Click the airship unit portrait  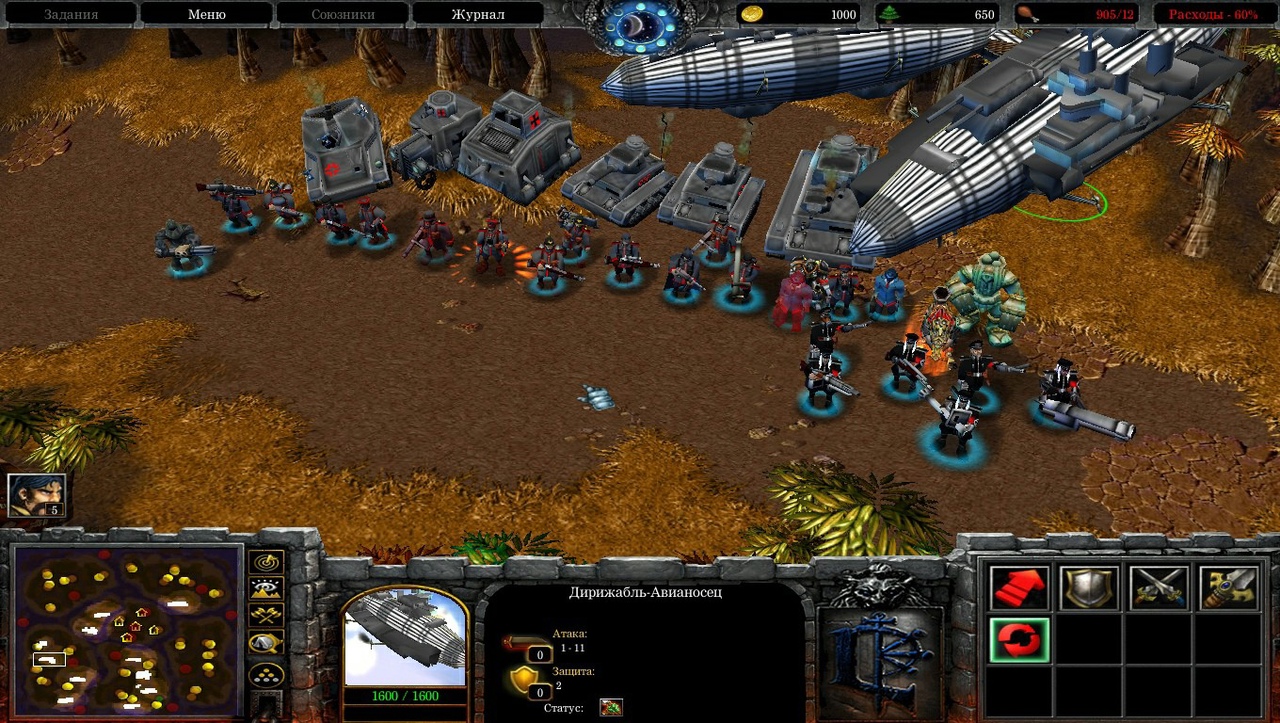coord(405,638)
